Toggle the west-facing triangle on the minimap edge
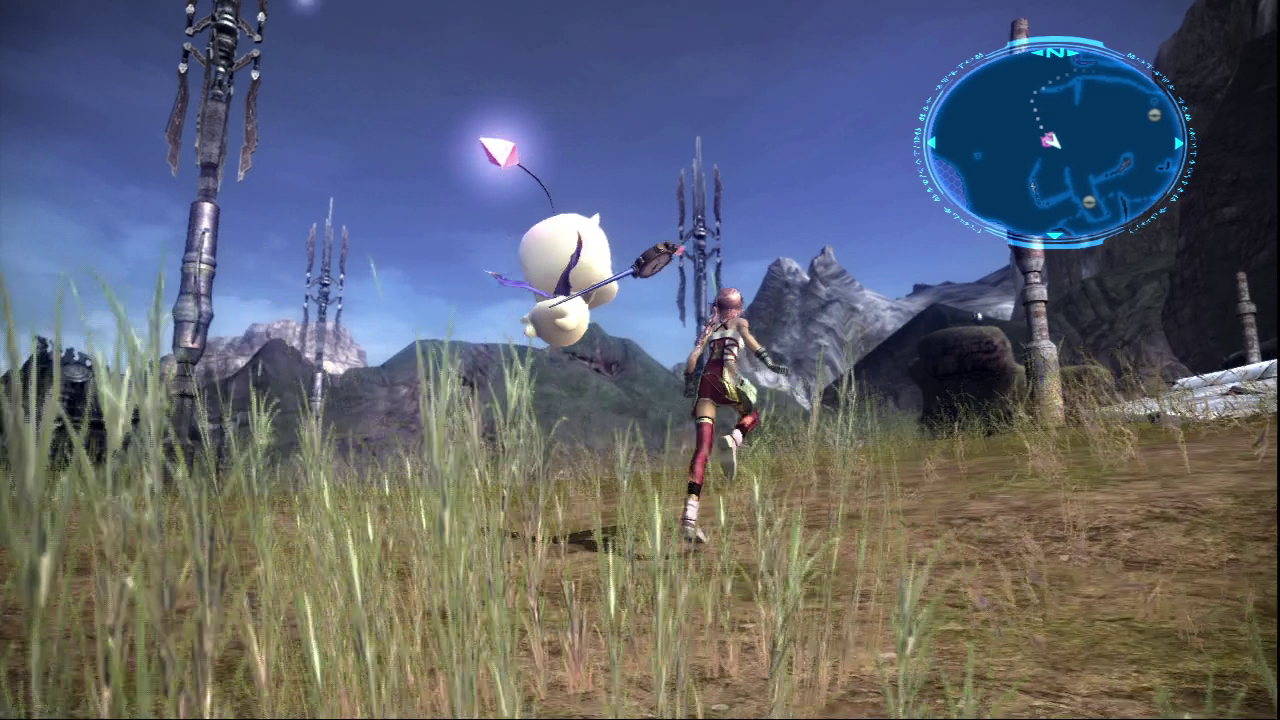 pyautogui.click(x=930, y=143)
